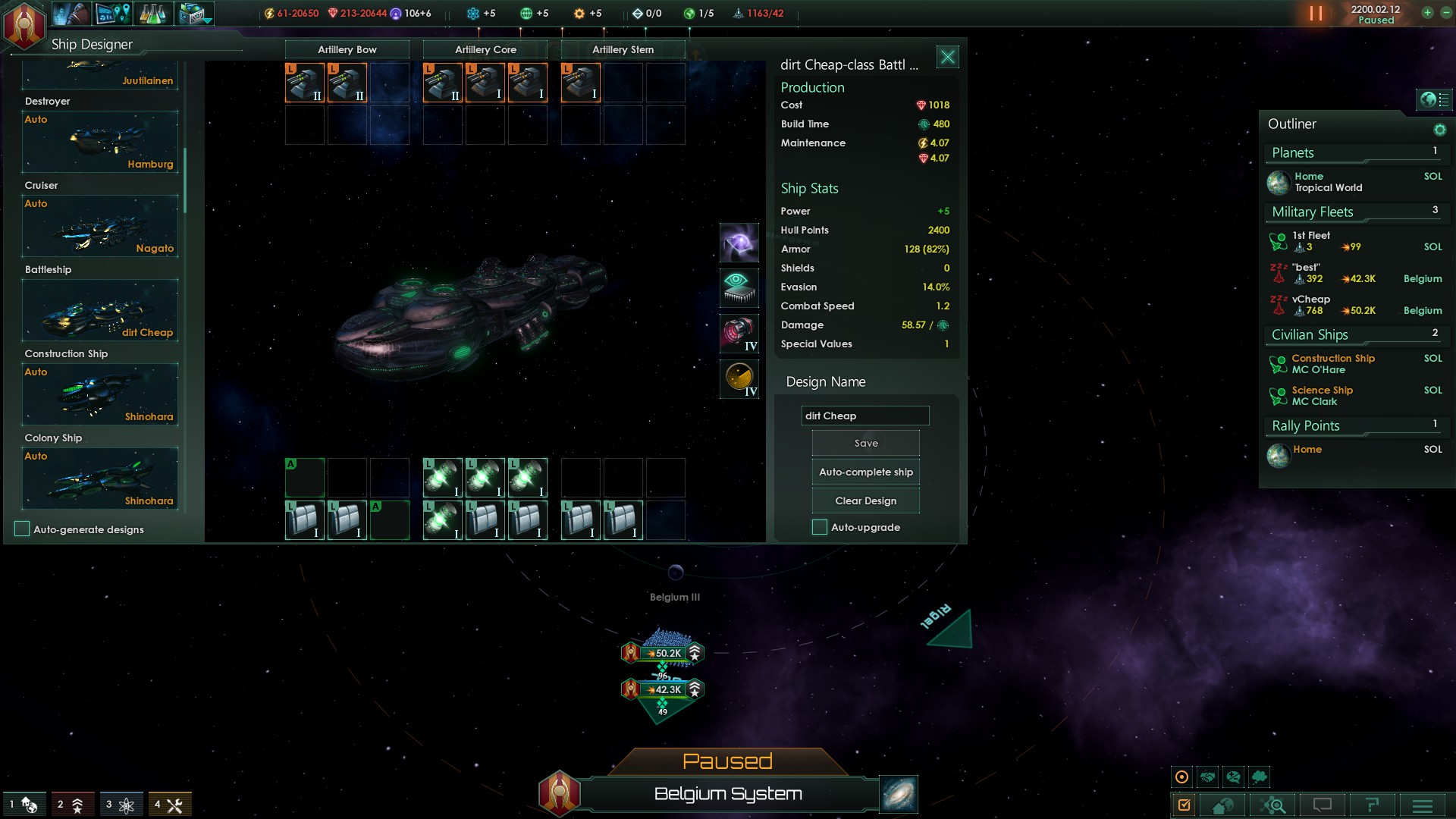The width and height of the screenshot is (1456, 819).
Task: Select the dirt Cheap battleship design
Action: tap(100, 310)
